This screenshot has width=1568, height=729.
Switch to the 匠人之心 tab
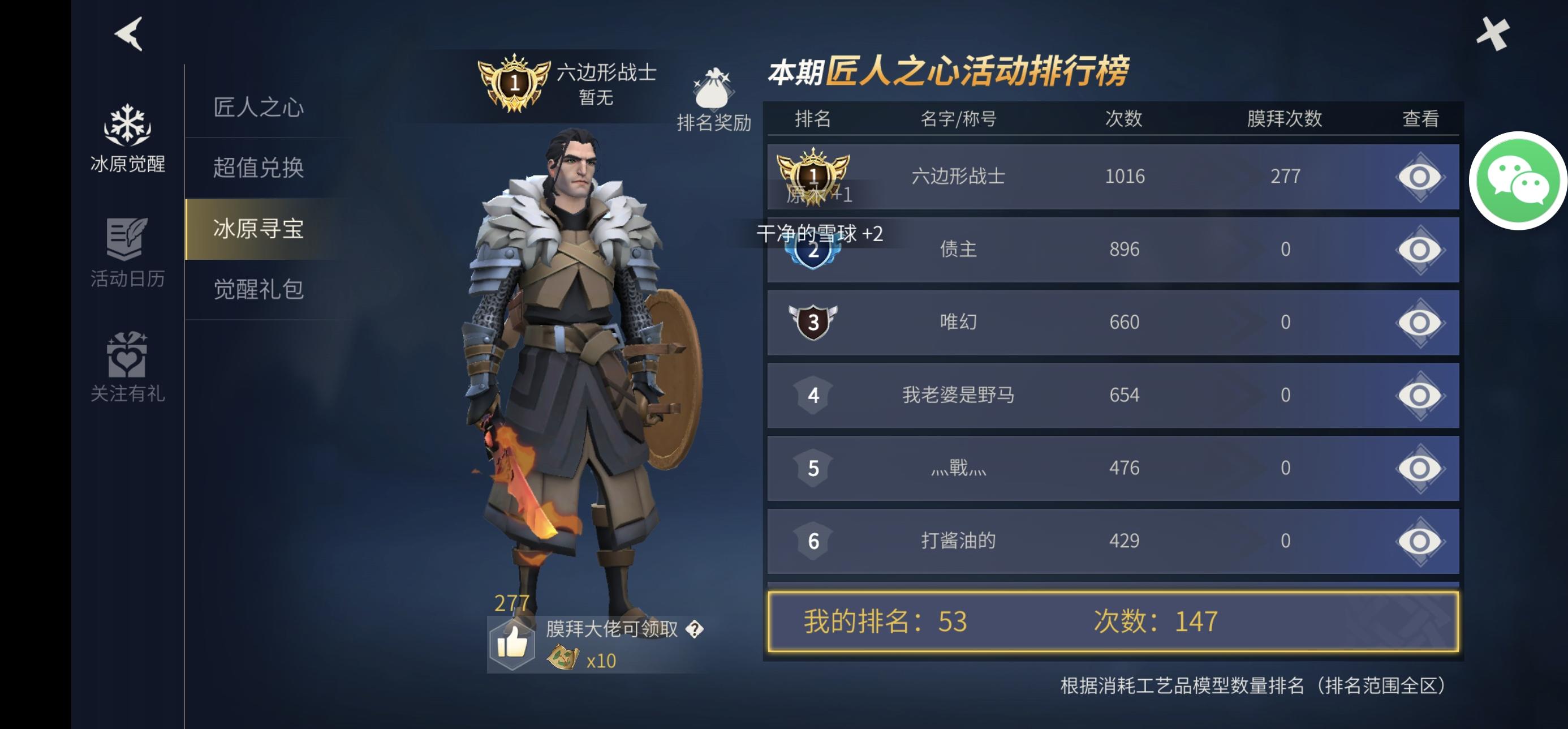(x=261, y=109)
